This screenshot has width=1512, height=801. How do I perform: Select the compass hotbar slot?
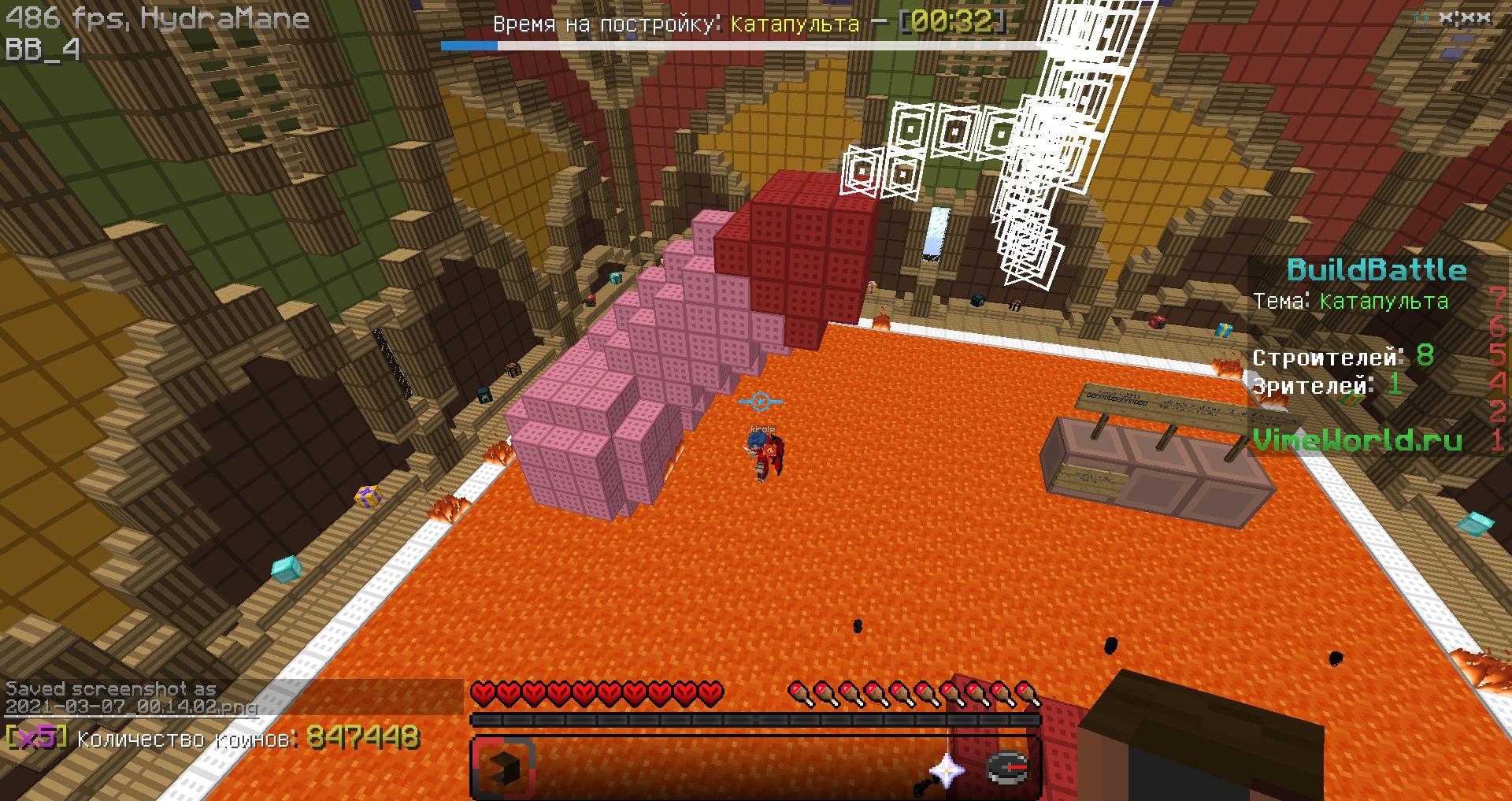(1007, 768)
